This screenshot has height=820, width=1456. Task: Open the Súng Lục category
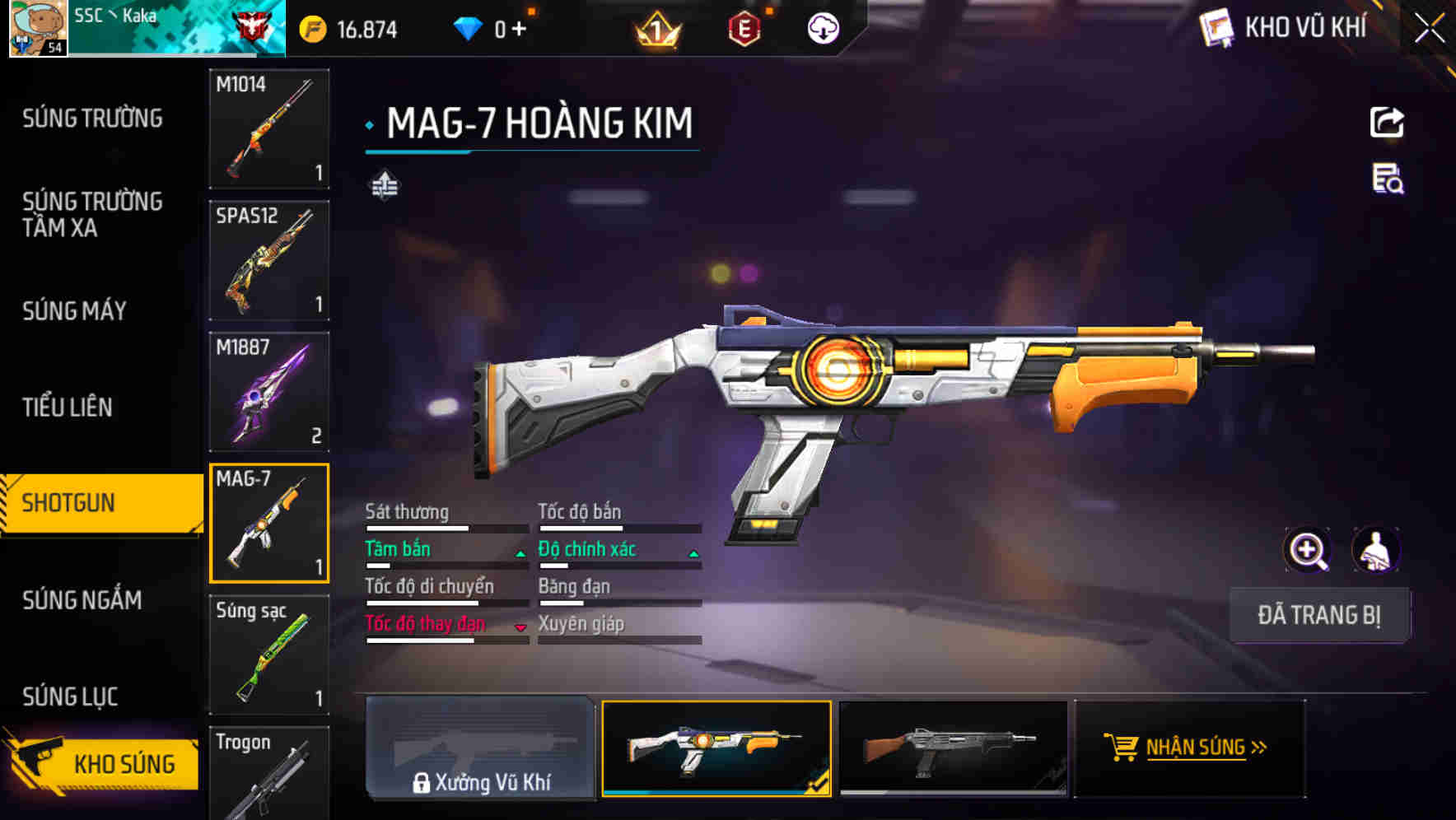coord(70,697)
